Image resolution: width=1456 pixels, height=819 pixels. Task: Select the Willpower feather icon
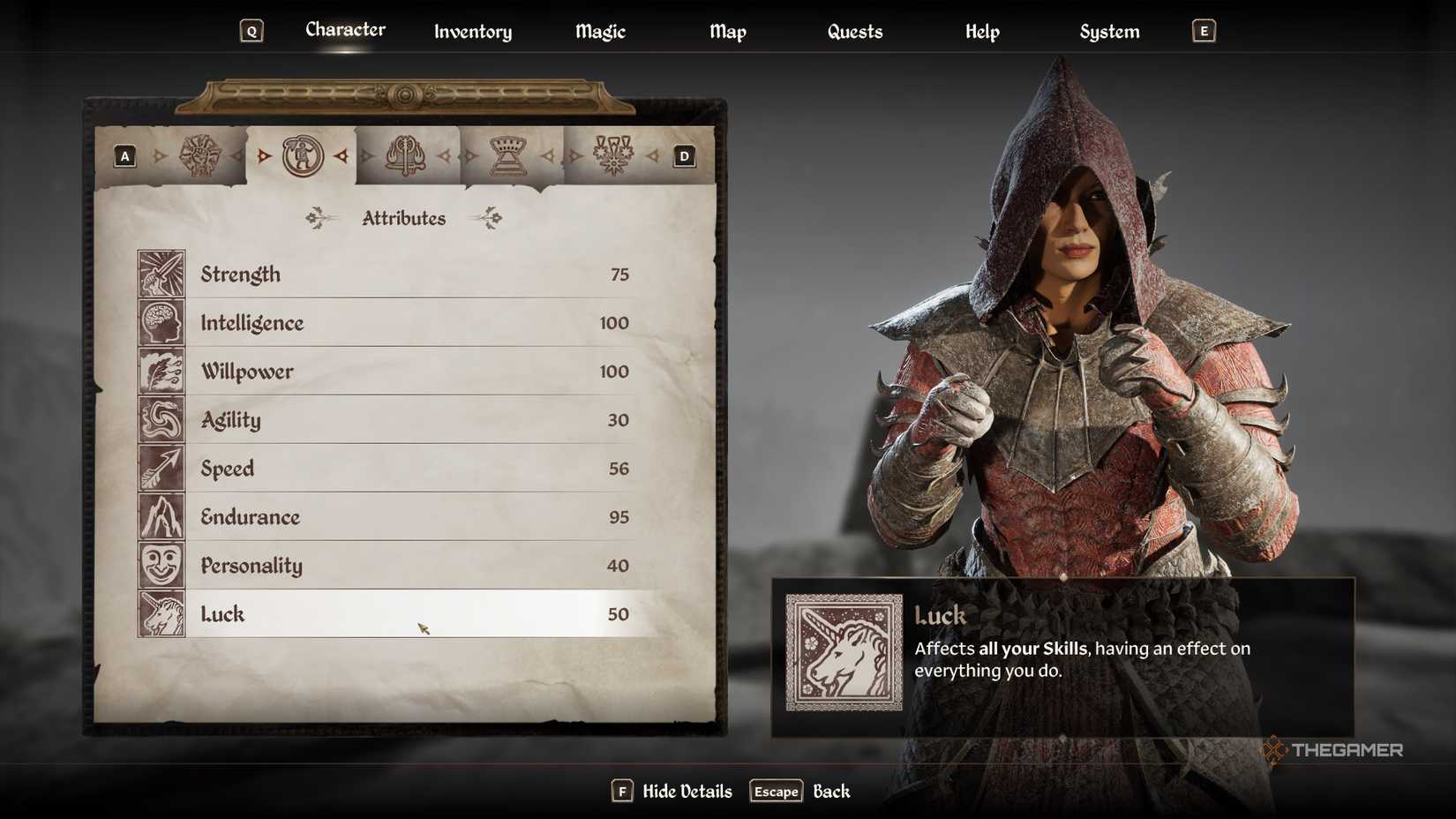[161, 372]
